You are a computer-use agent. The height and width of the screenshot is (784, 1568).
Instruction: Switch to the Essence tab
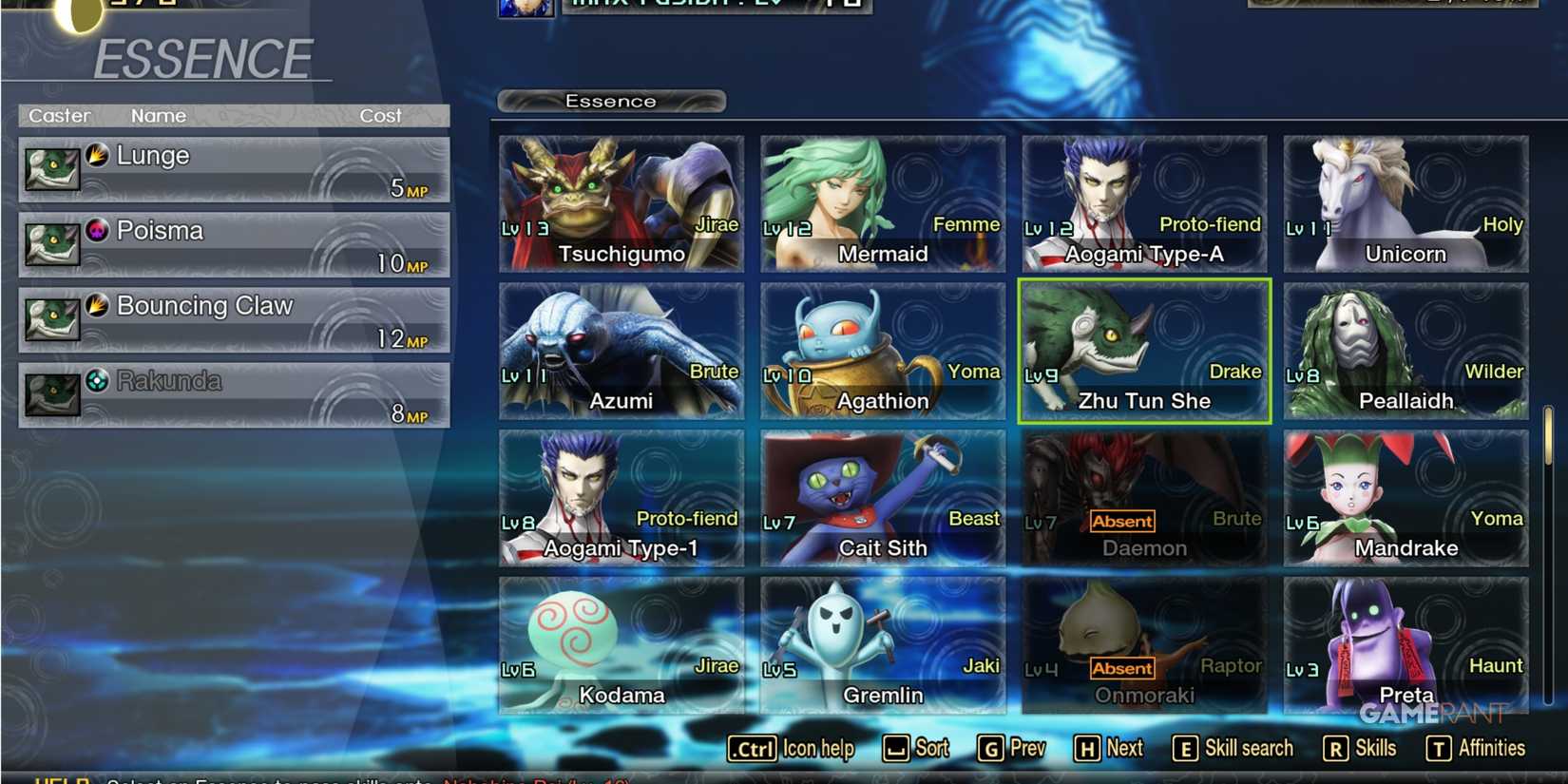(x=611, y=101)
